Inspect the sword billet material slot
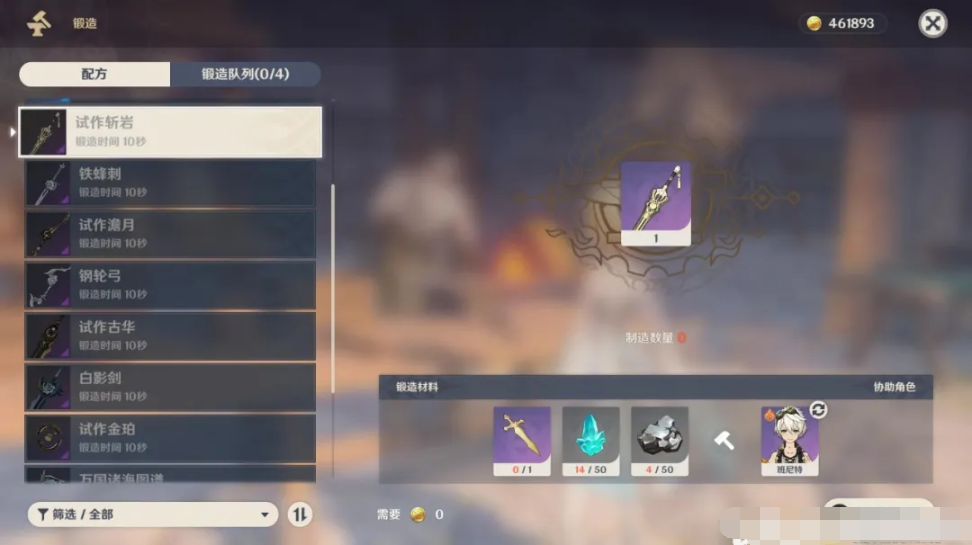Screen dimensions: 972x545 [x=521, y=440]
